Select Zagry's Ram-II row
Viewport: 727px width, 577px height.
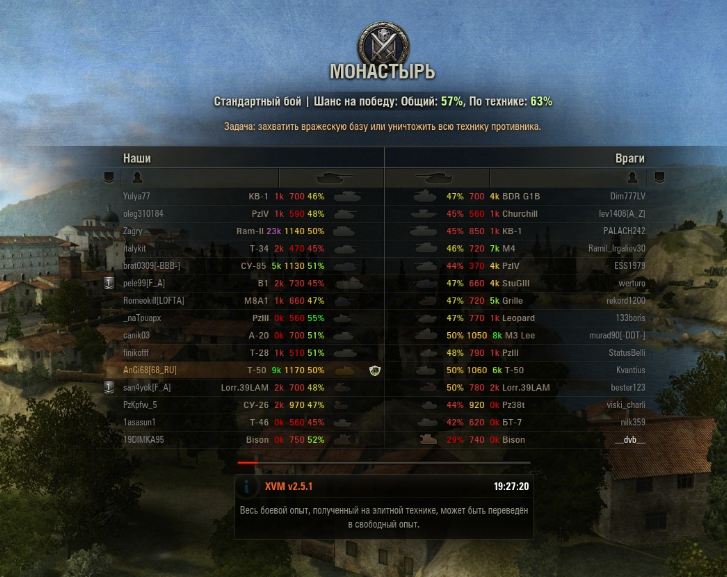click(240, 231)
